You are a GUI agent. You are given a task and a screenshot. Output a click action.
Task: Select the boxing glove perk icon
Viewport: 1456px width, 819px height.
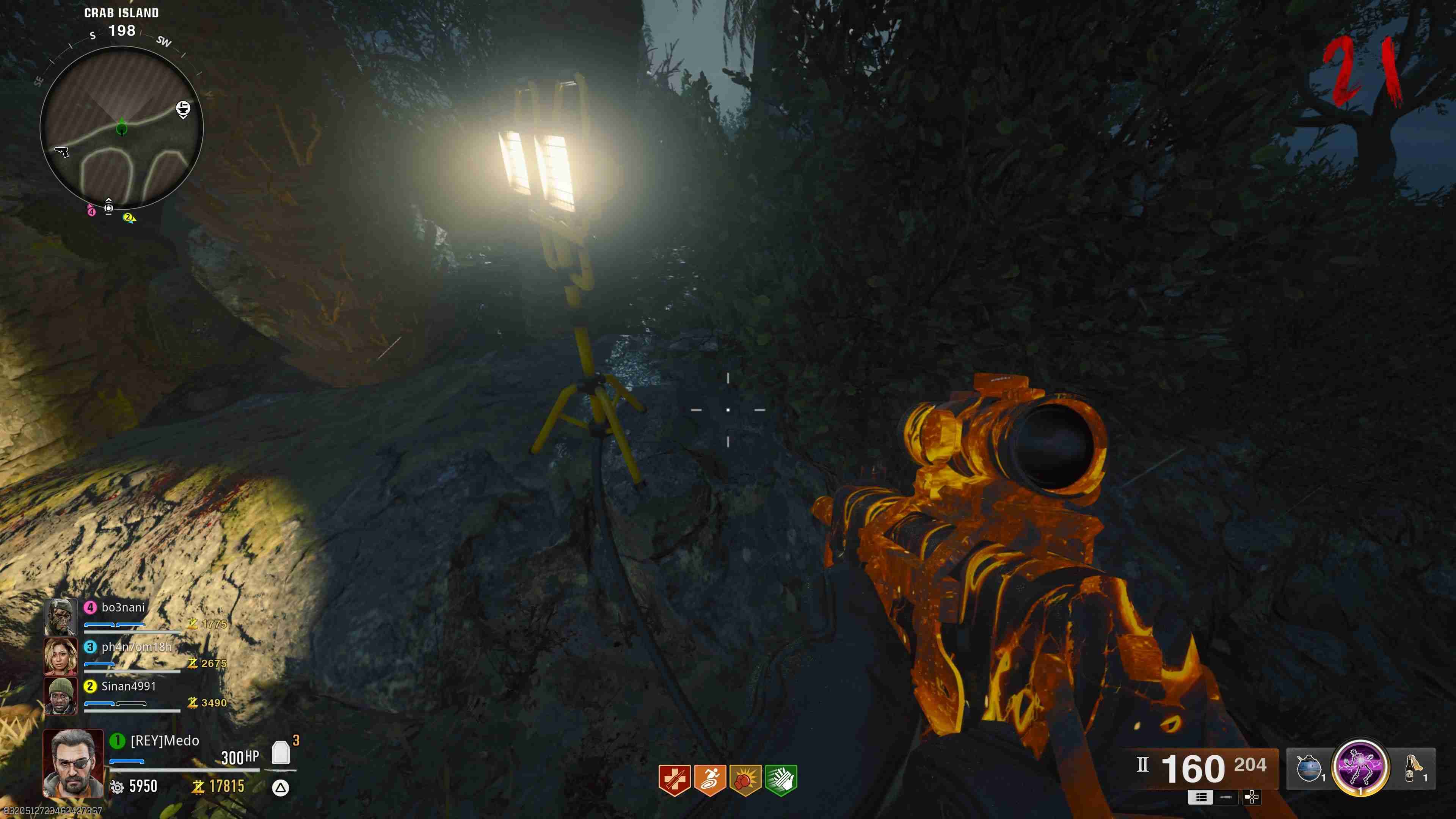pyautogui.click(x=745, y=780)
